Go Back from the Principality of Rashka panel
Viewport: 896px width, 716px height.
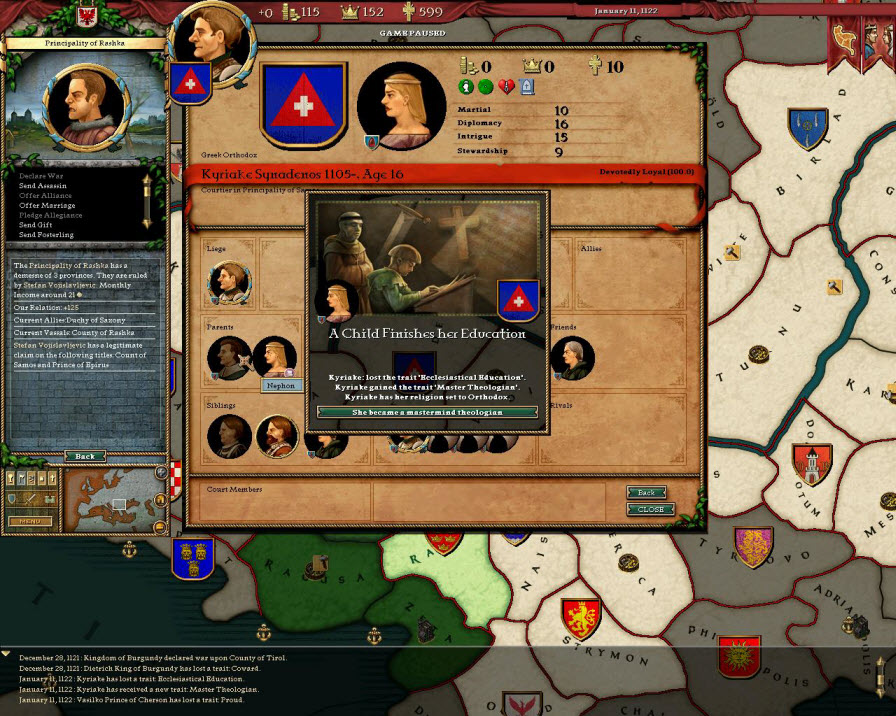[85, 456]
